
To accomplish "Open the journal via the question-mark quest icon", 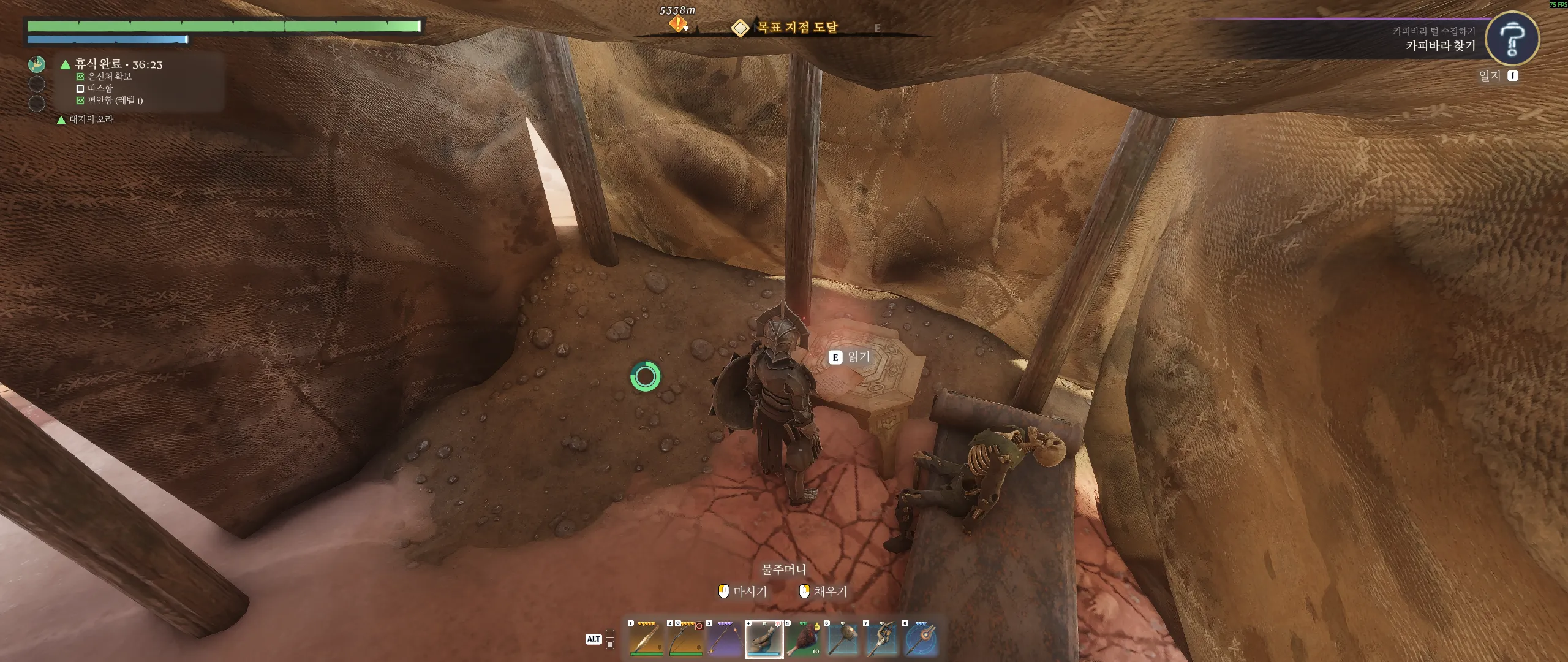I will [1512, 39].
